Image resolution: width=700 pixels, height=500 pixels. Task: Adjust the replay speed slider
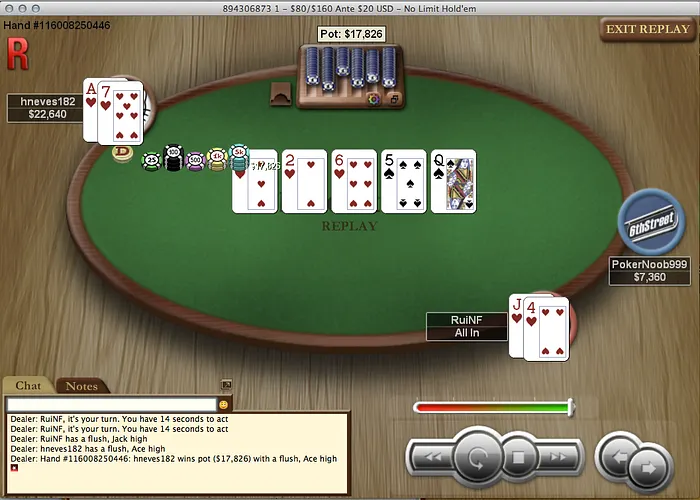pyautogui.click(x=570, y=407)
